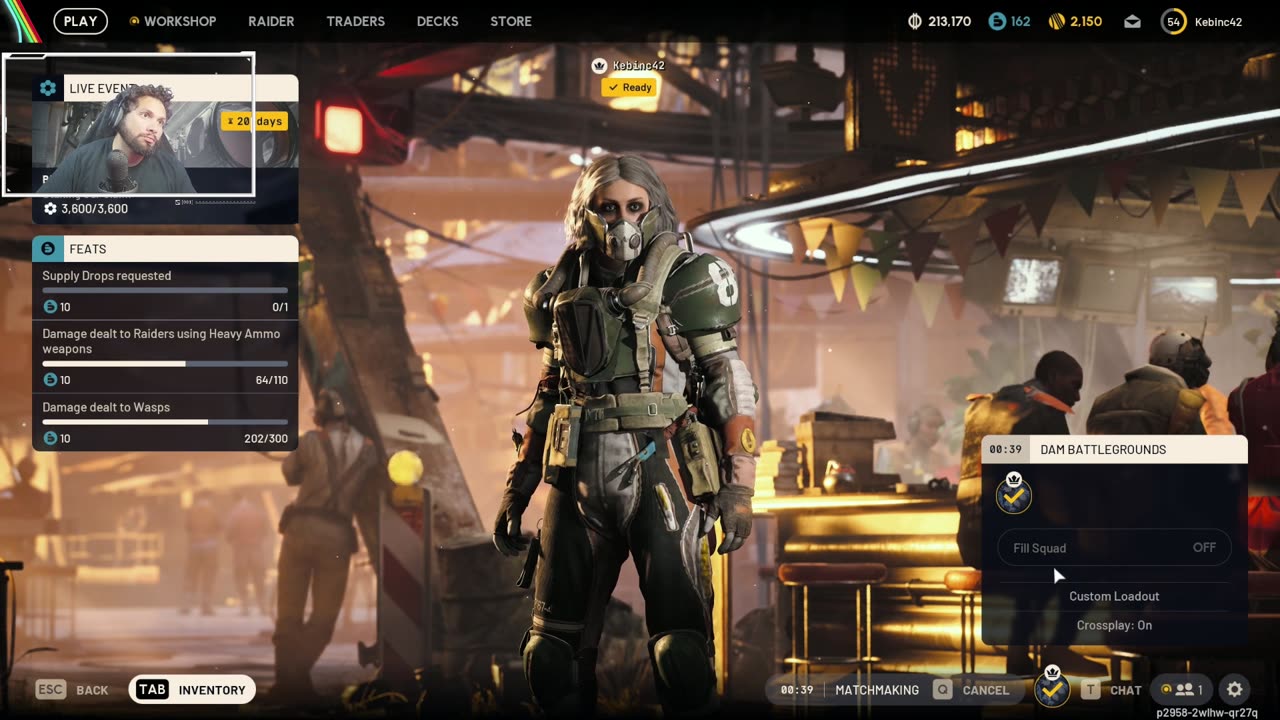The width and height of the screenshot is (1280, 720).
Task: Change the Crossplay: On setting
Action: click(x=1114, y=625)
